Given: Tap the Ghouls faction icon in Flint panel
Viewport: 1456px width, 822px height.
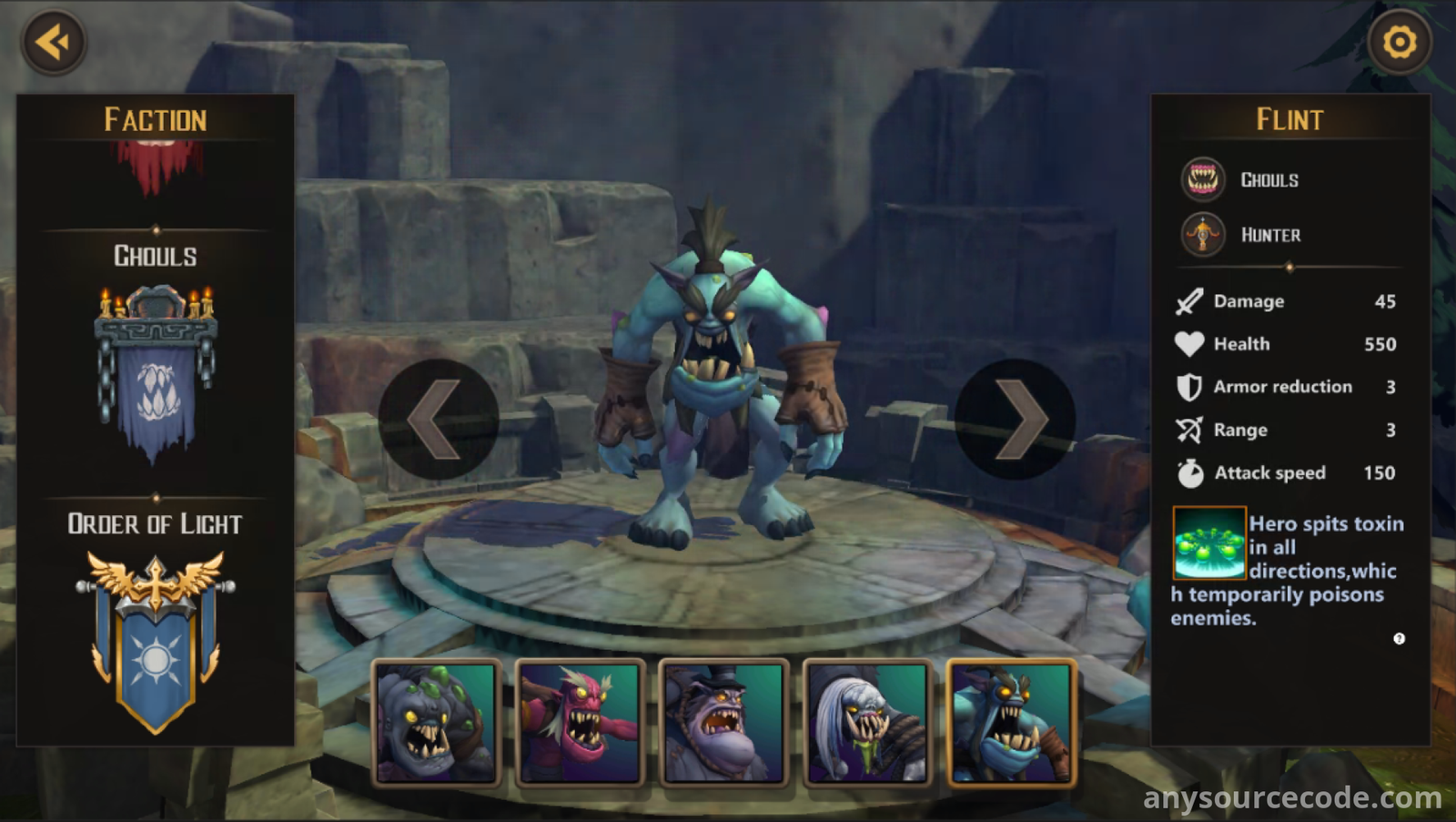Looking at the screenshot, I should (x=1203, y=179).
